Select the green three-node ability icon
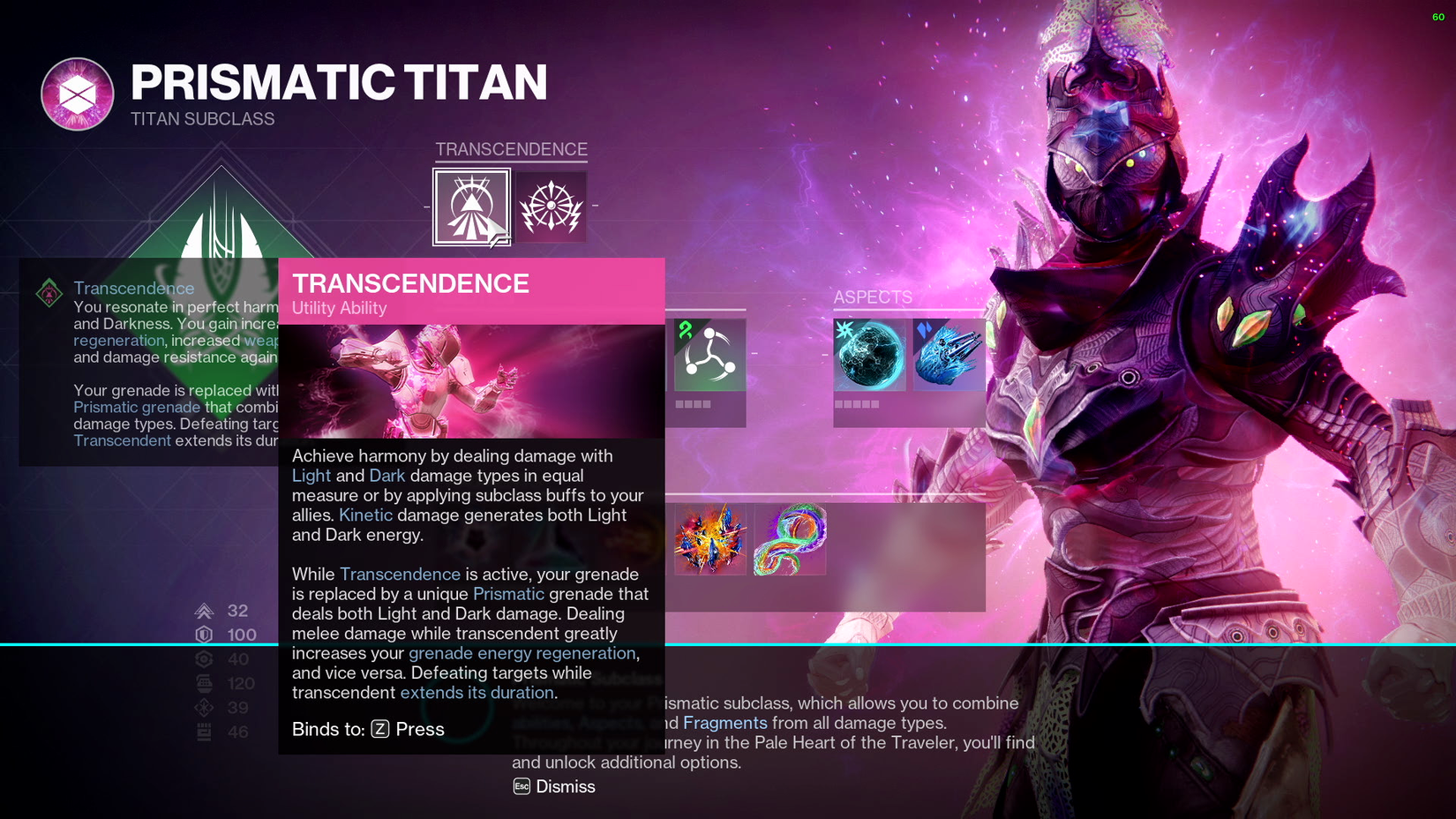The height and width of the screenshot is (819, 1456). (x=709, y=355)
